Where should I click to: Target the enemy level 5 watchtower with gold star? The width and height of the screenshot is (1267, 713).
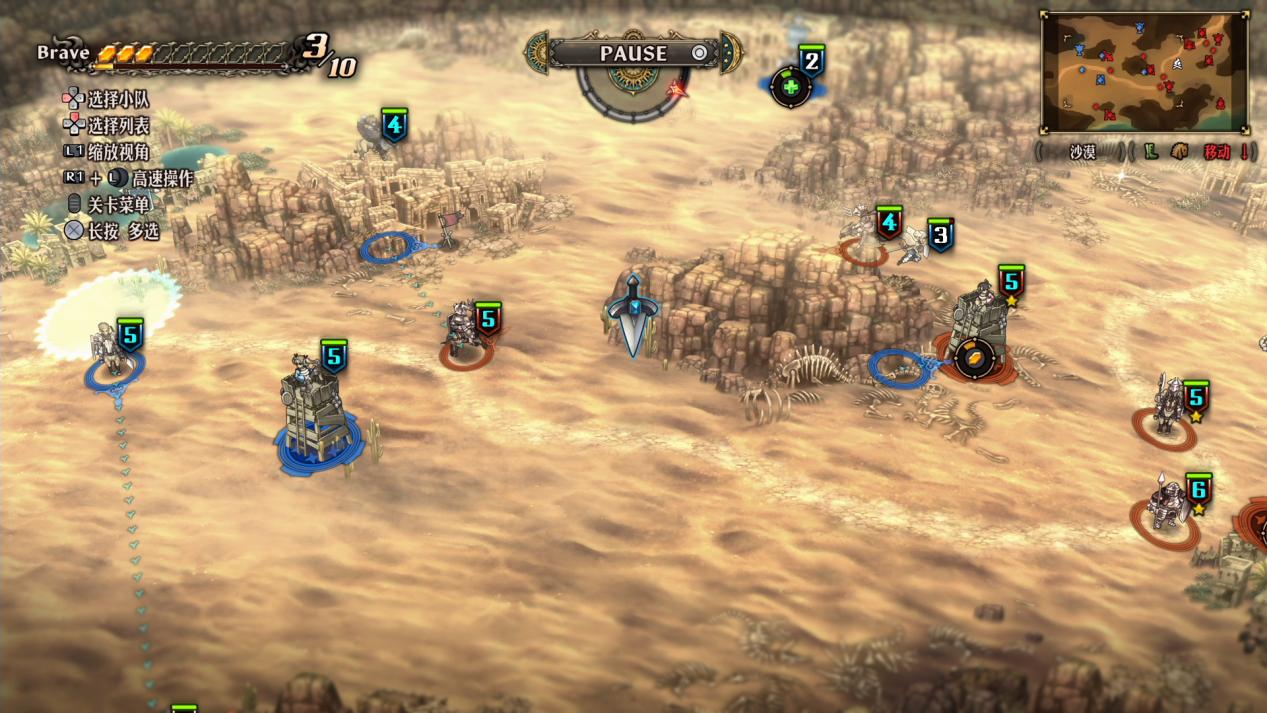(x=977, y=325)
